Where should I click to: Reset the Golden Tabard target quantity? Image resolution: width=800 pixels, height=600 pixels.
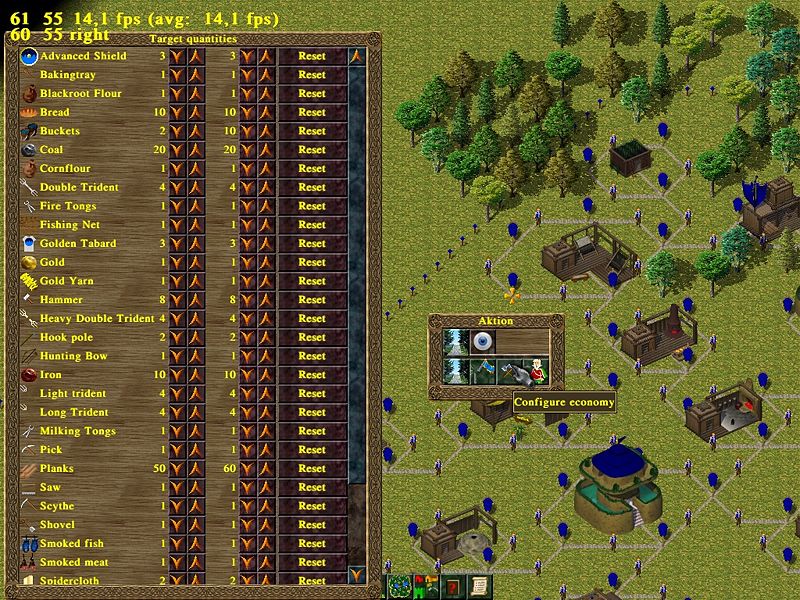pos(311,243)
